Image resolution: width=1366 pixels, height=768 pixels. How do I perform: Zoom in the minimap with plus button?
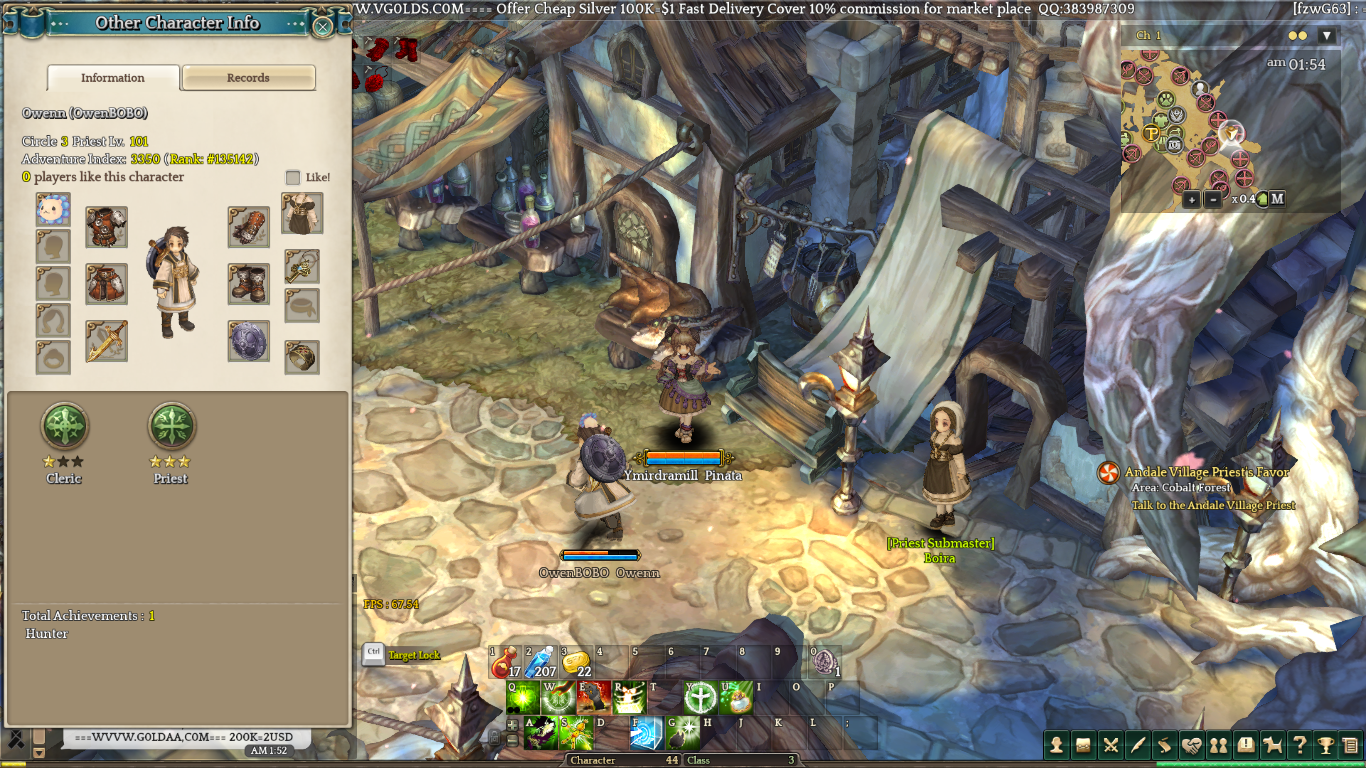click(x=1192, y=199)
